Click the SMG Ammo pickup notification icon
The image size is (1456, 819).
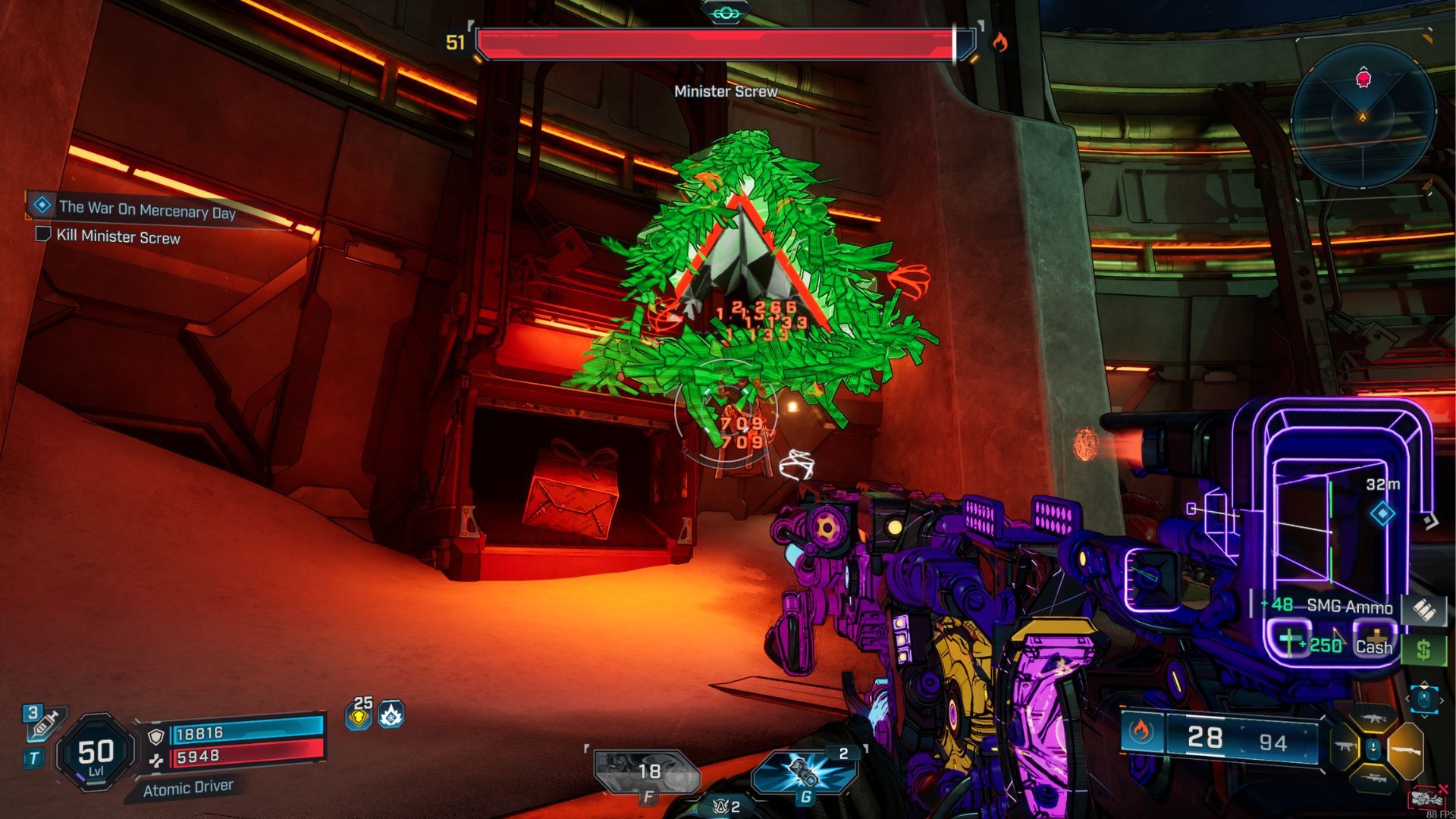click(x=1422, y=607)
